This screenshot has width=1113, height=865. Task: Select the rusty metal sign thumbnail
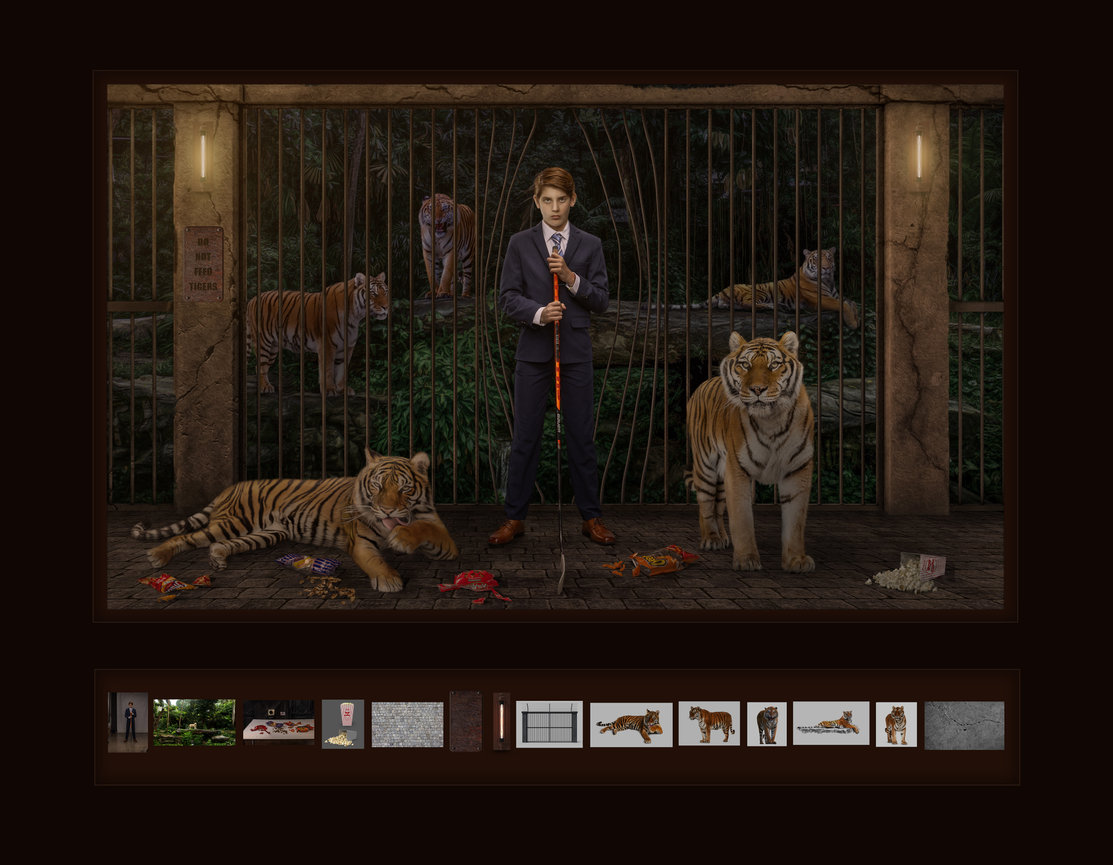tap(465, 721)
